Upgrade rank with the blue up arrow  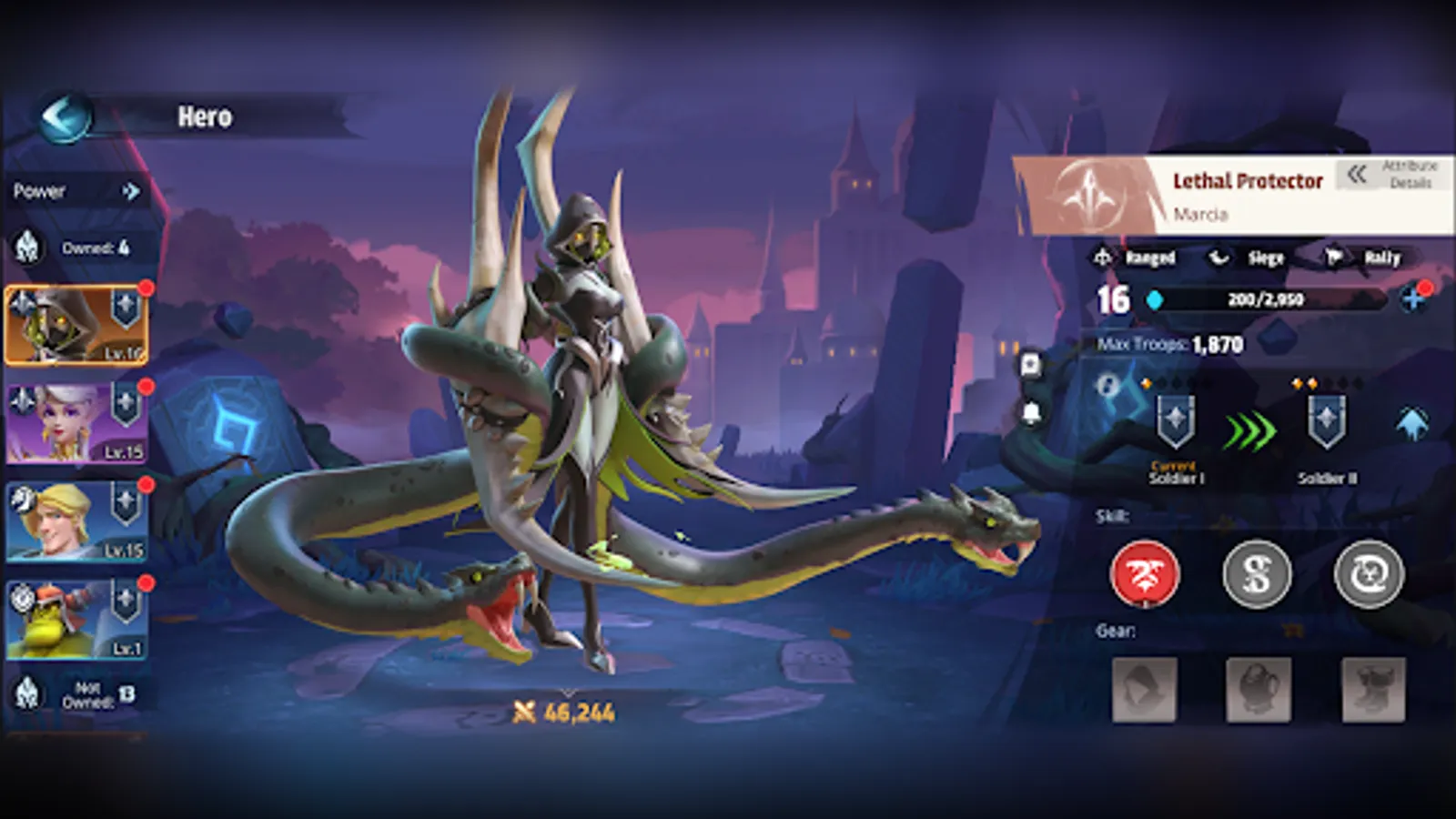click(1411, 424)
